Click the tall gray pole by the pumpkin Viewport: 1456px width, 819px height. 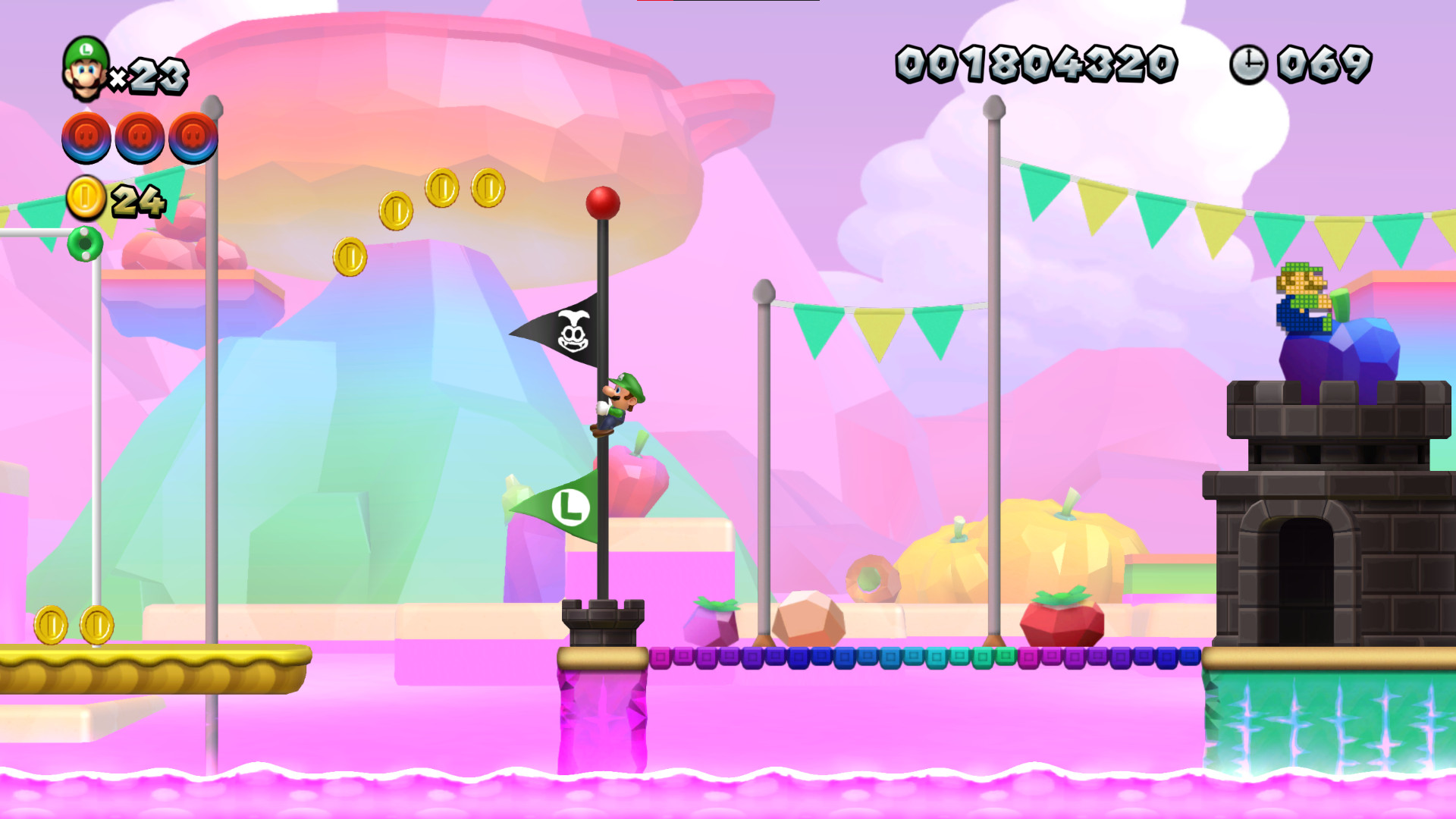point(992,379)
